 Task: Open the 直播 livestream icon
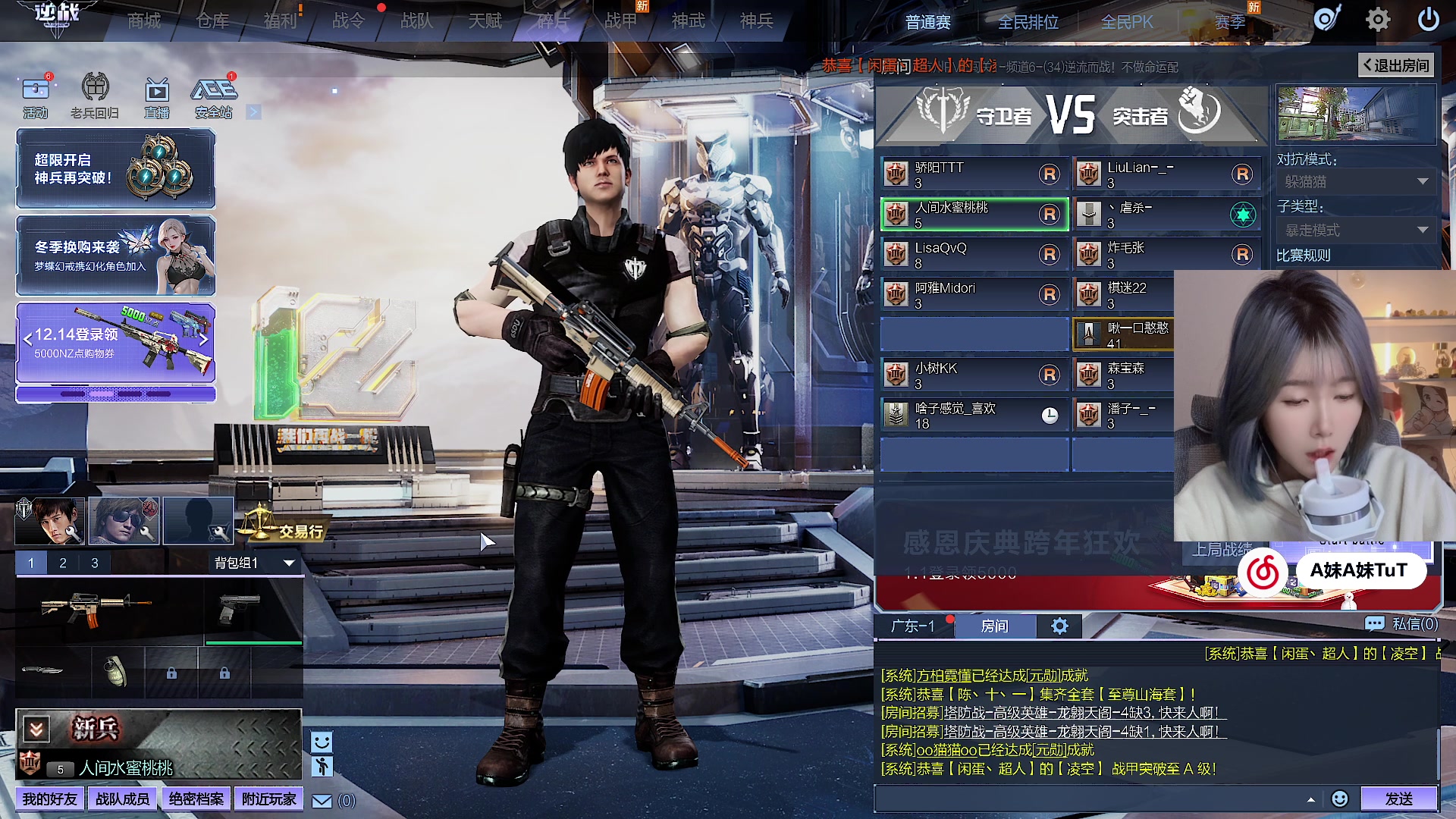click(156, 97)
